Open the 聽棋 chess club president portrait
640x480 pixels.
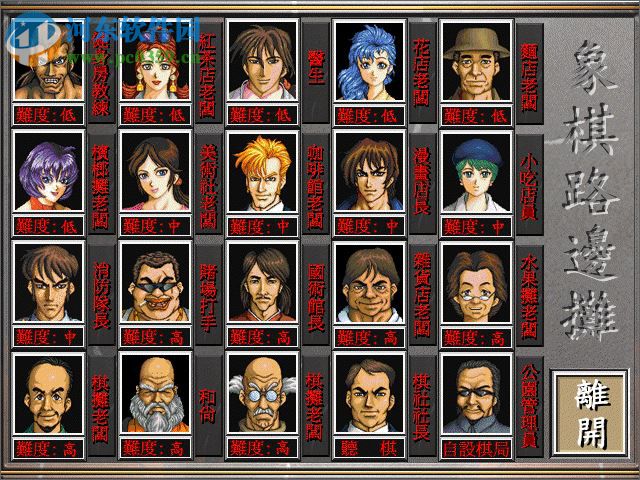[x=369, y=394]
